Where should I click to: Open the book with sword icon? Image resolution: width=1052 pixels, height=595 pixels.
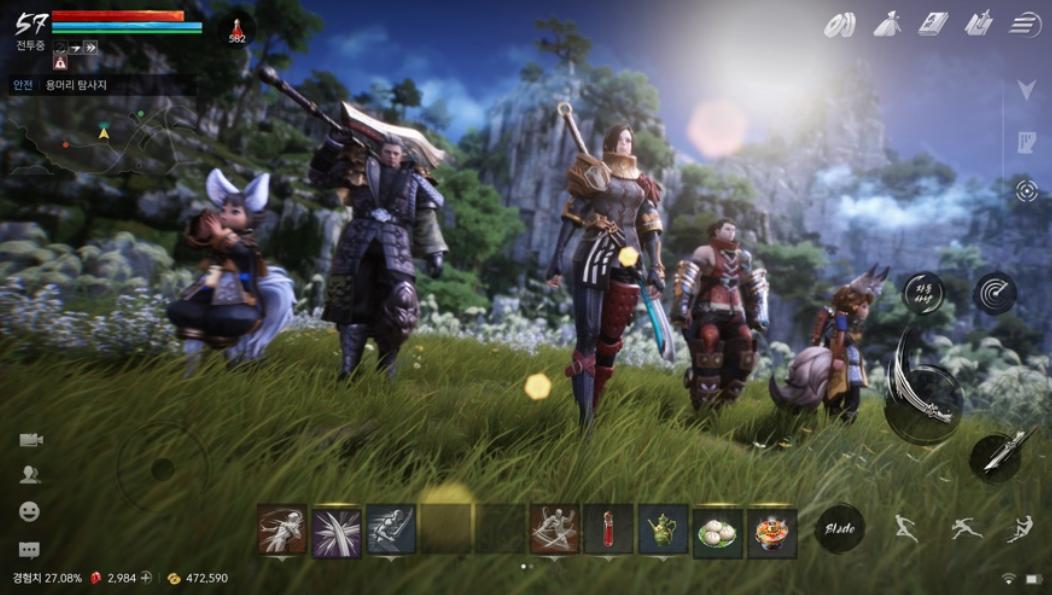click(x=978, y=24)
